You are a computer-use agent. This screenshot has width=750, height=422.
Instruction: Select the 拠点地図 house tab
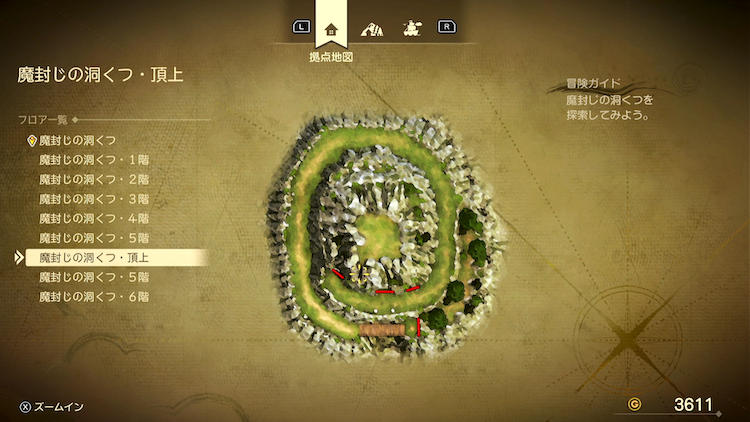point(332,27)
